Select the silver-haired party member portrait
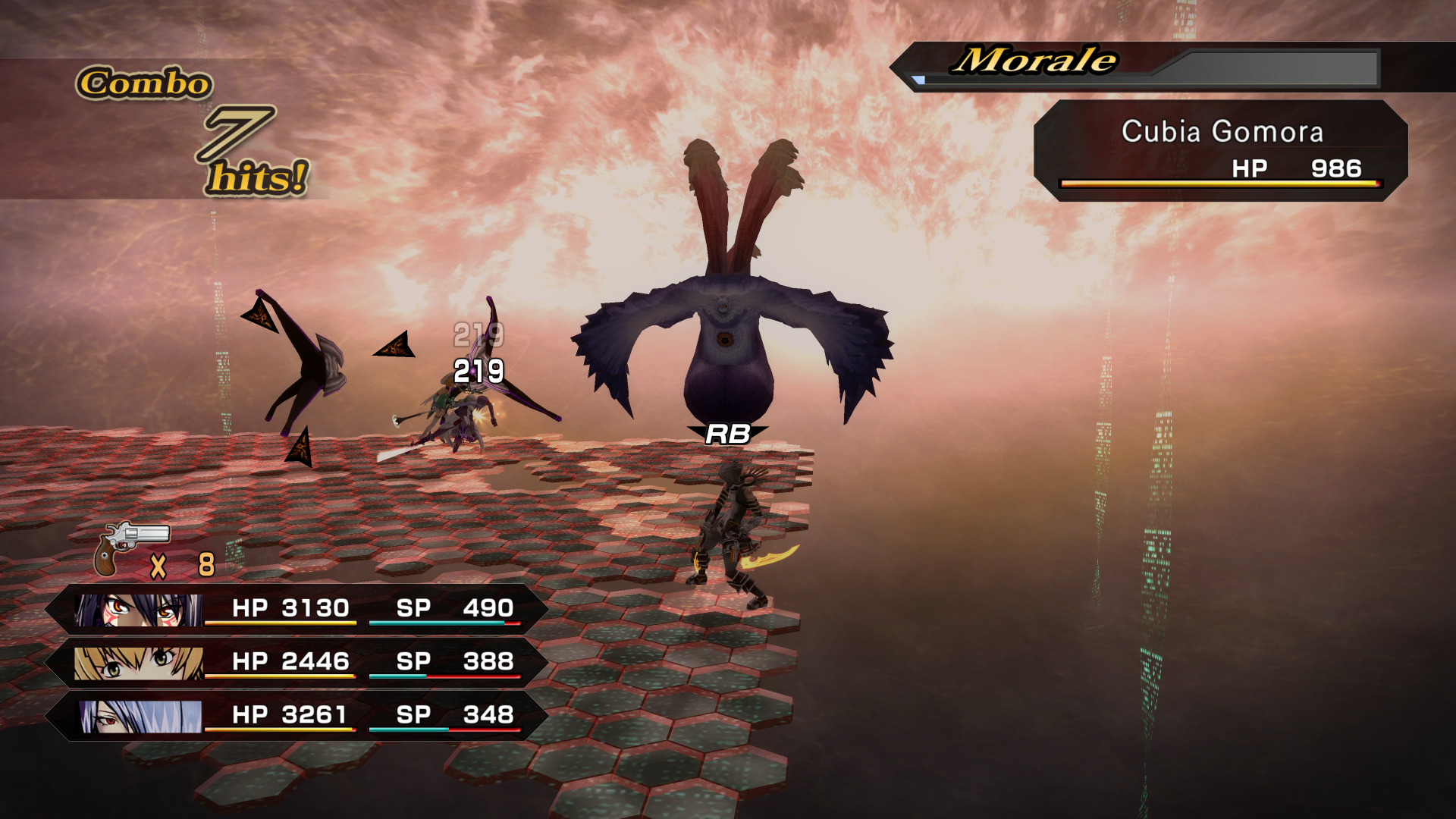 140,716
